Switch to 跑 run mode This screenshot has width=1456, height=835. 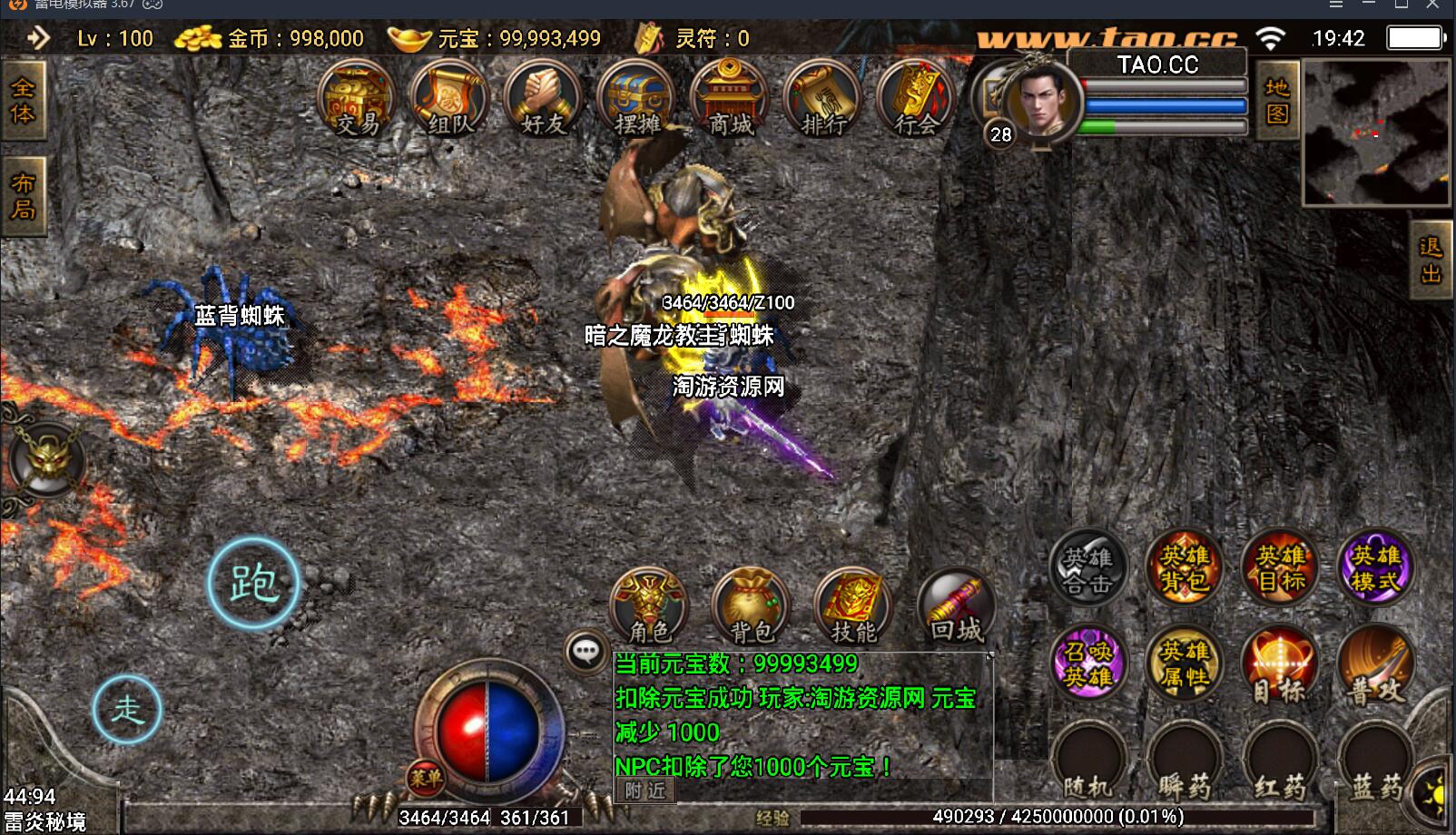tap(253, 583)
